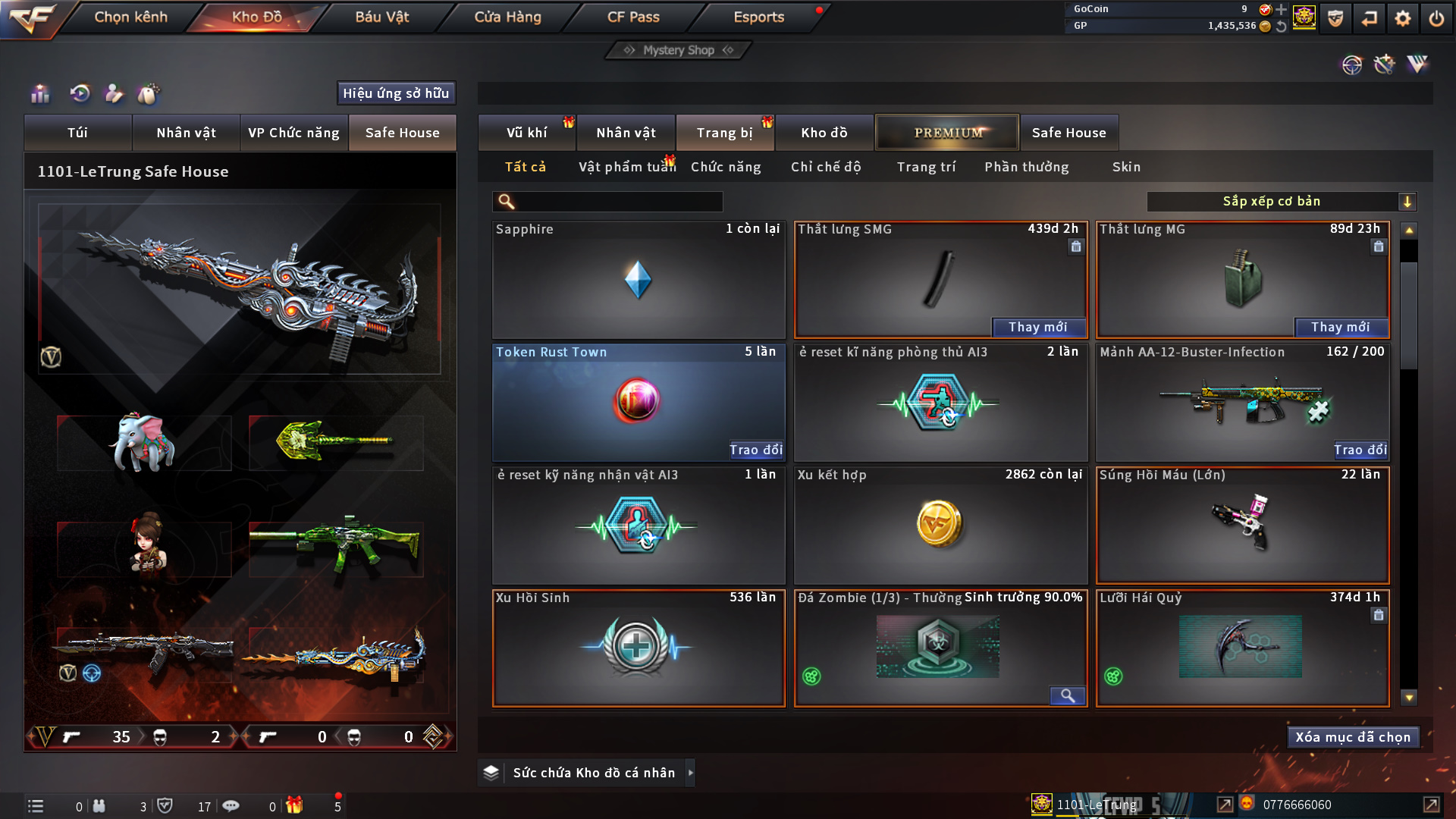Open the Mystery Shop banner

point(679,50)
